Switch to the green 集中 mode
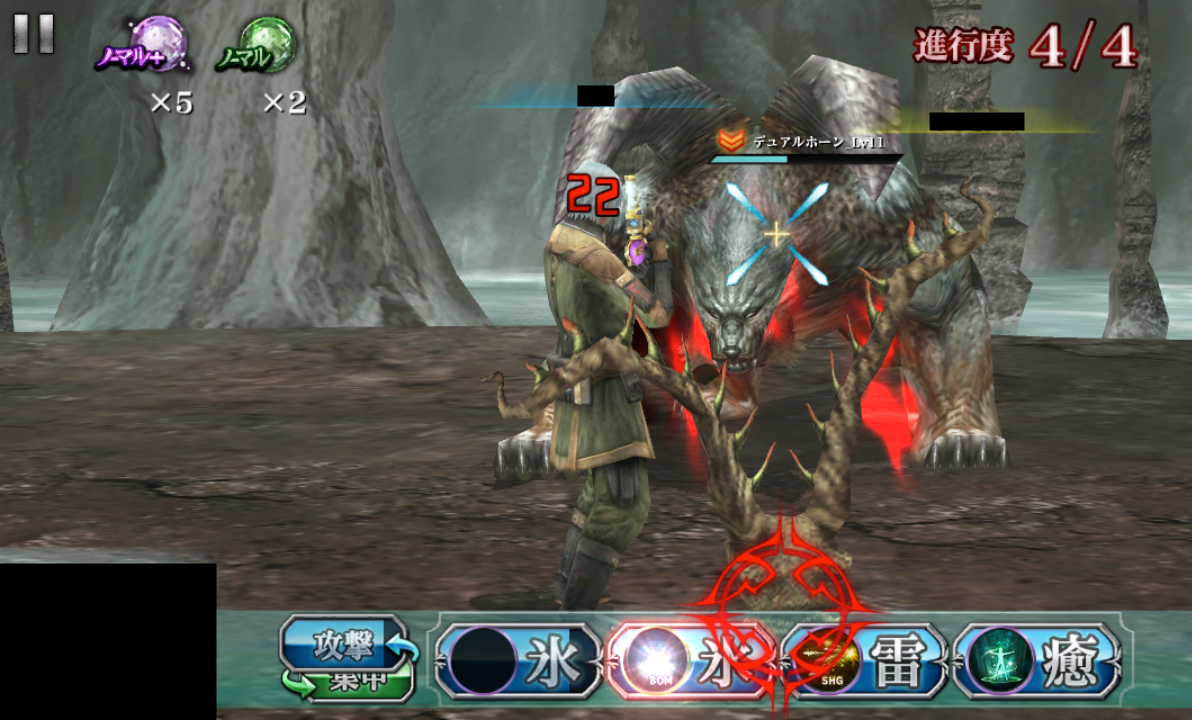 346,684
